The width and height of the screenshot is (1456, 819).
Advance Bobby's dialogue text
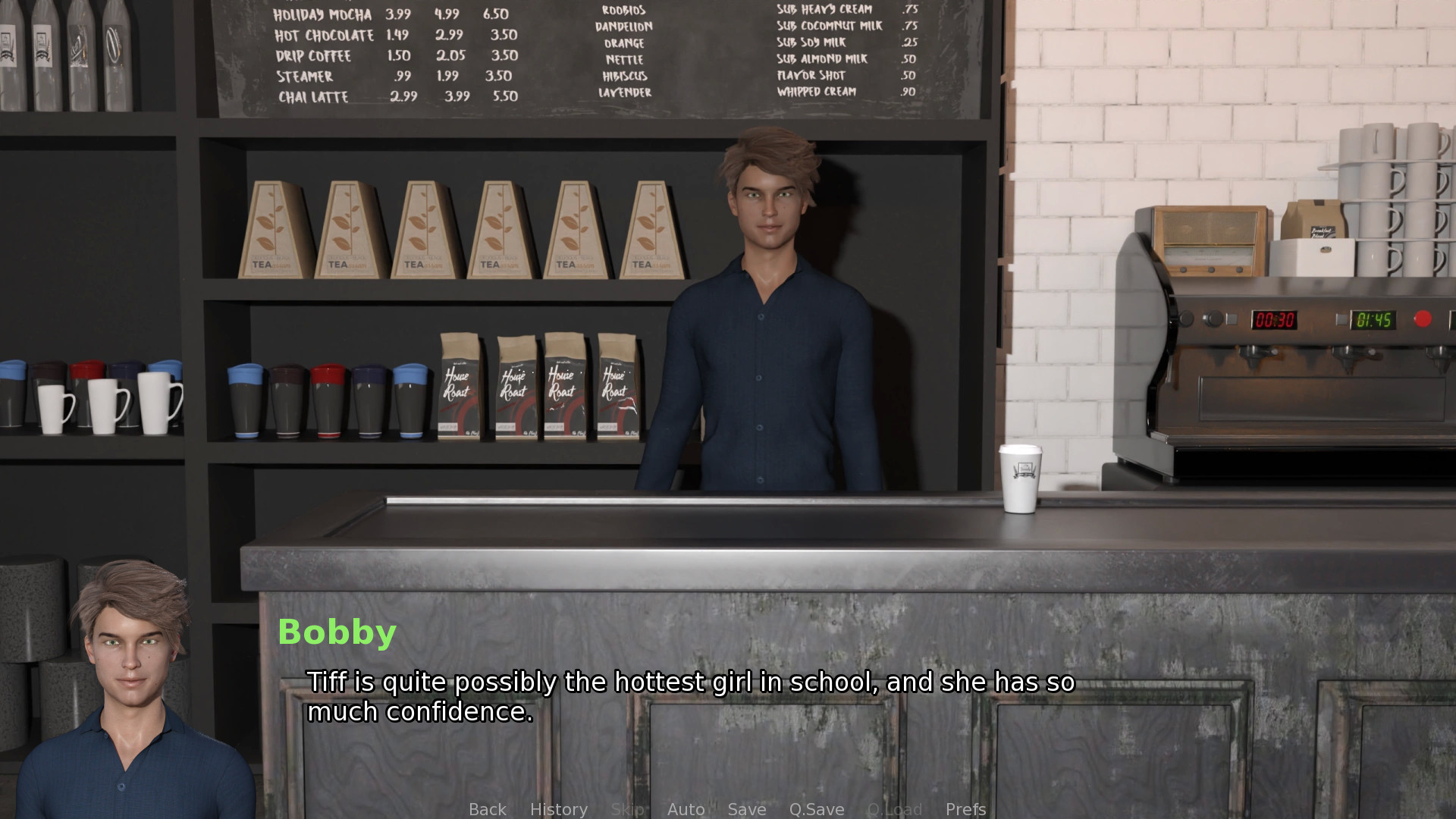[690, 696]
